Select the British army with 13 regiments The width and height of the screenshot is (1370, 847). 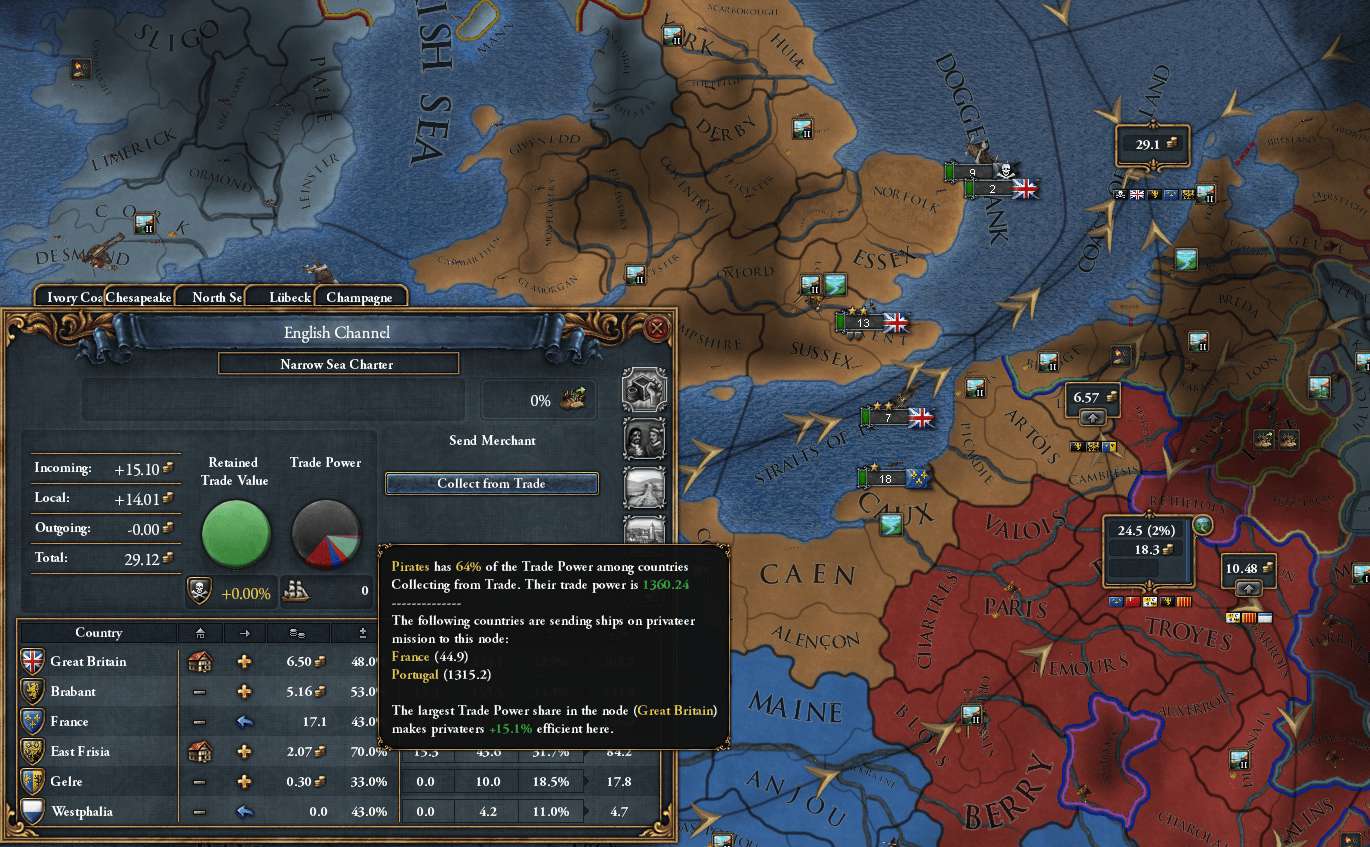coord(872,323)
